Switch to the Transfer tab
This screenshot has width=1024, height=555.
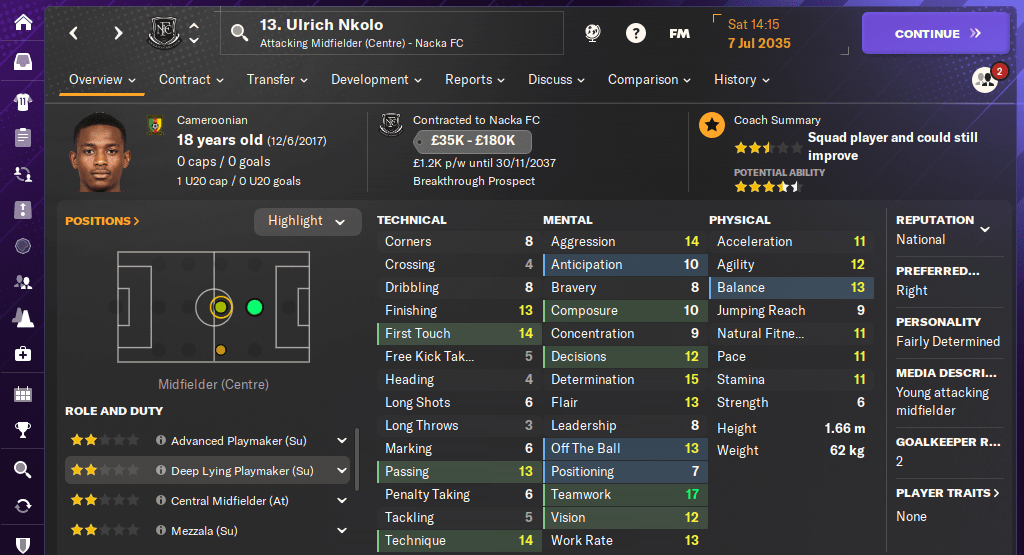click(278, 80)
